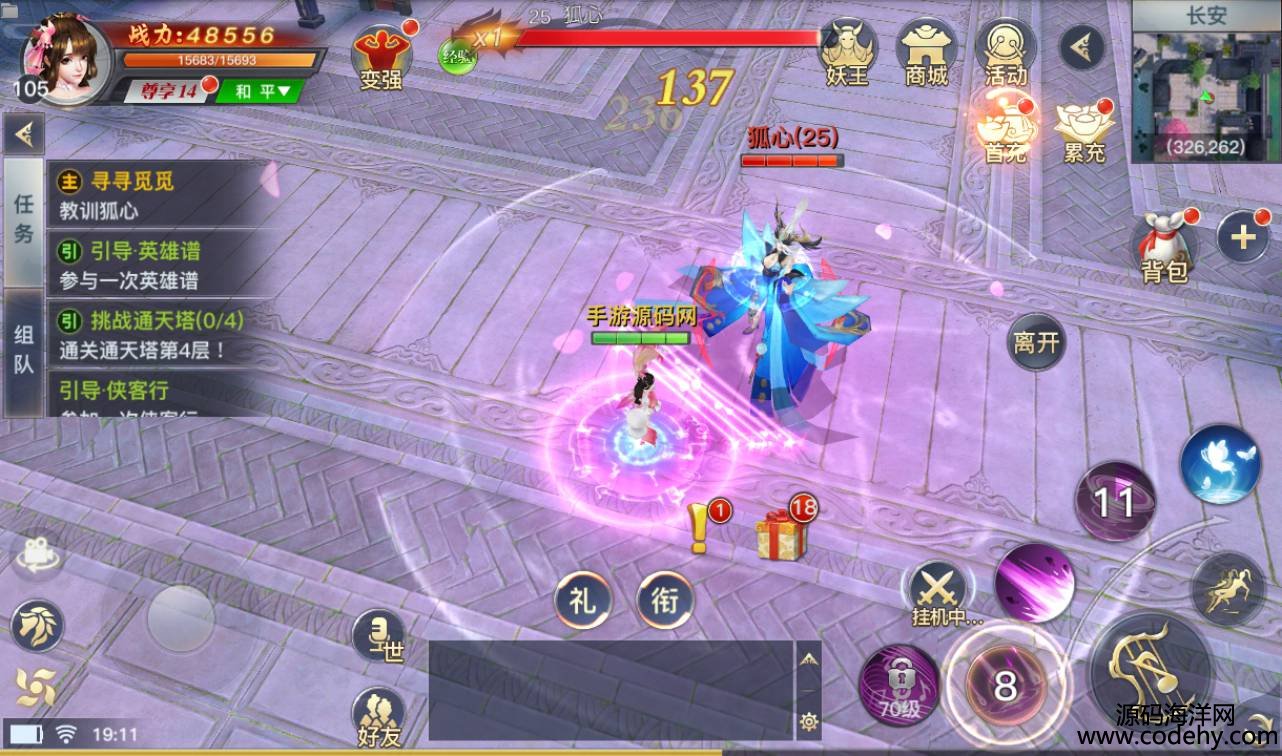The image size is (1282, 756).
Task: Open the 商城 shop
Action: 926,52
